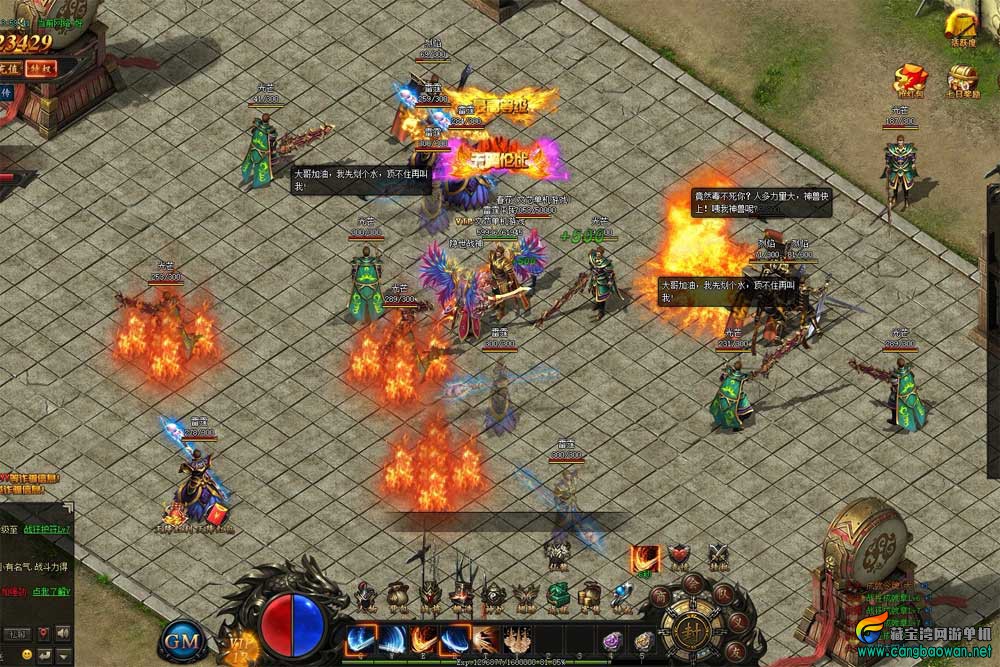
Task: Open the red envelope 红包 event icon
Action: [910, 79]
